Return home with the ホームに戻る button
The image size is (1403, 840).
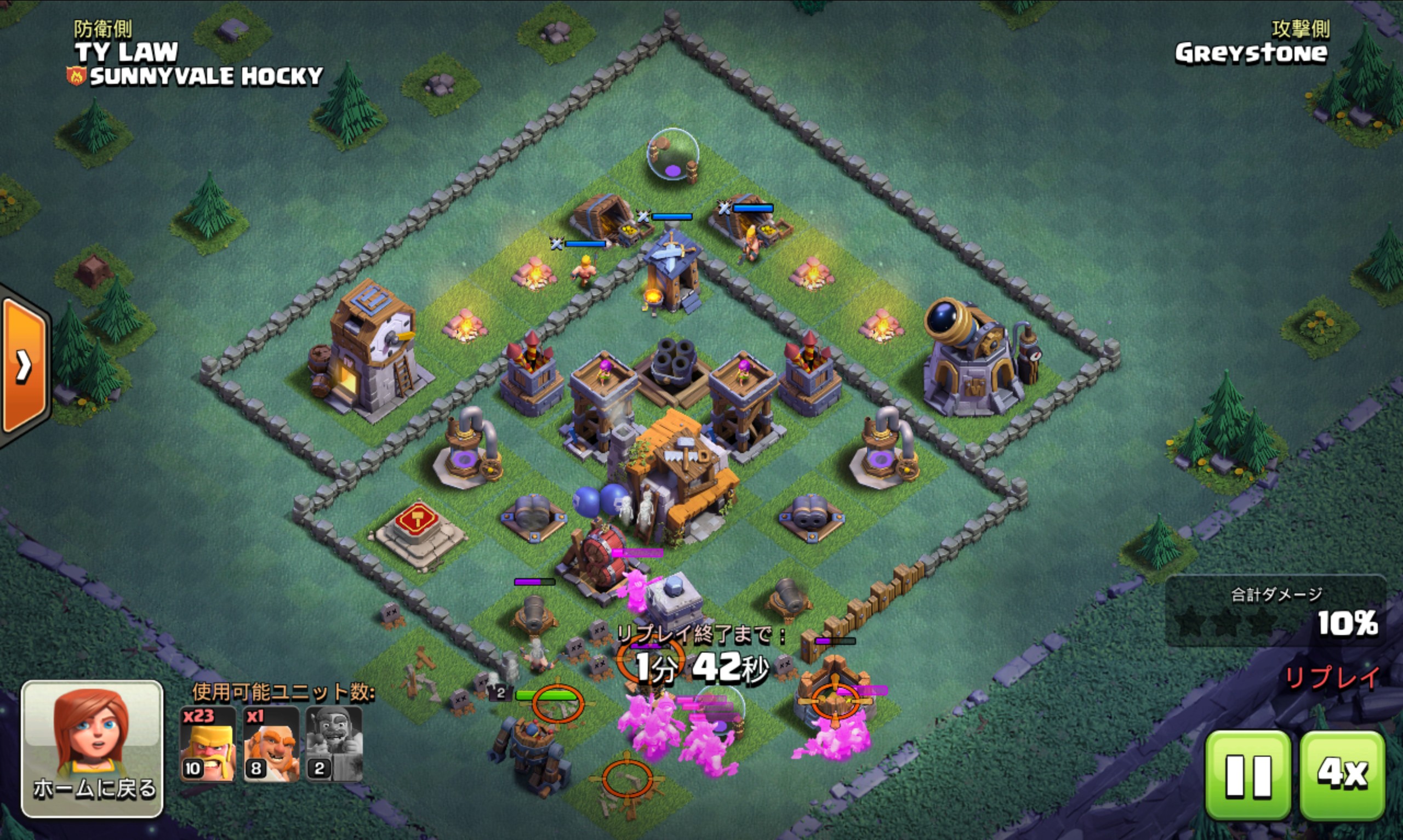point(92,748)
